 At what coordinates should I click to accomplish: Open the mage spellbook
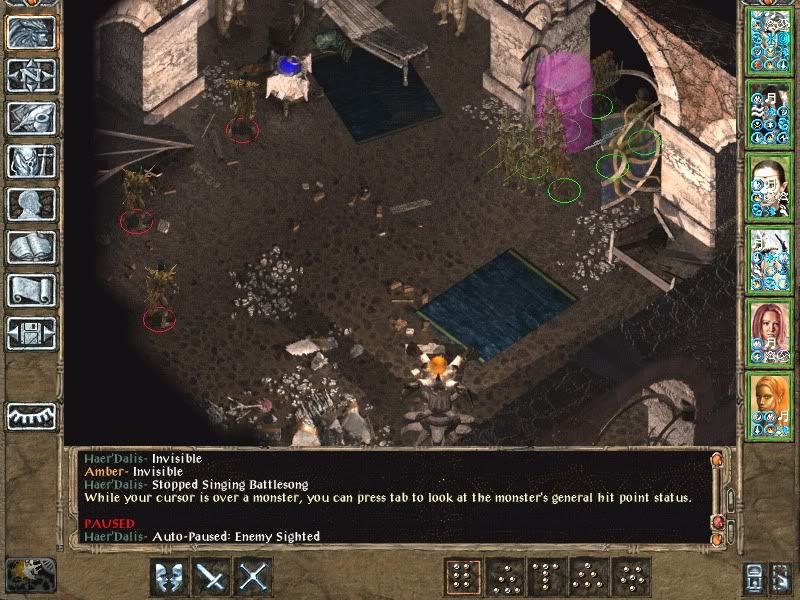pos(31,247)
